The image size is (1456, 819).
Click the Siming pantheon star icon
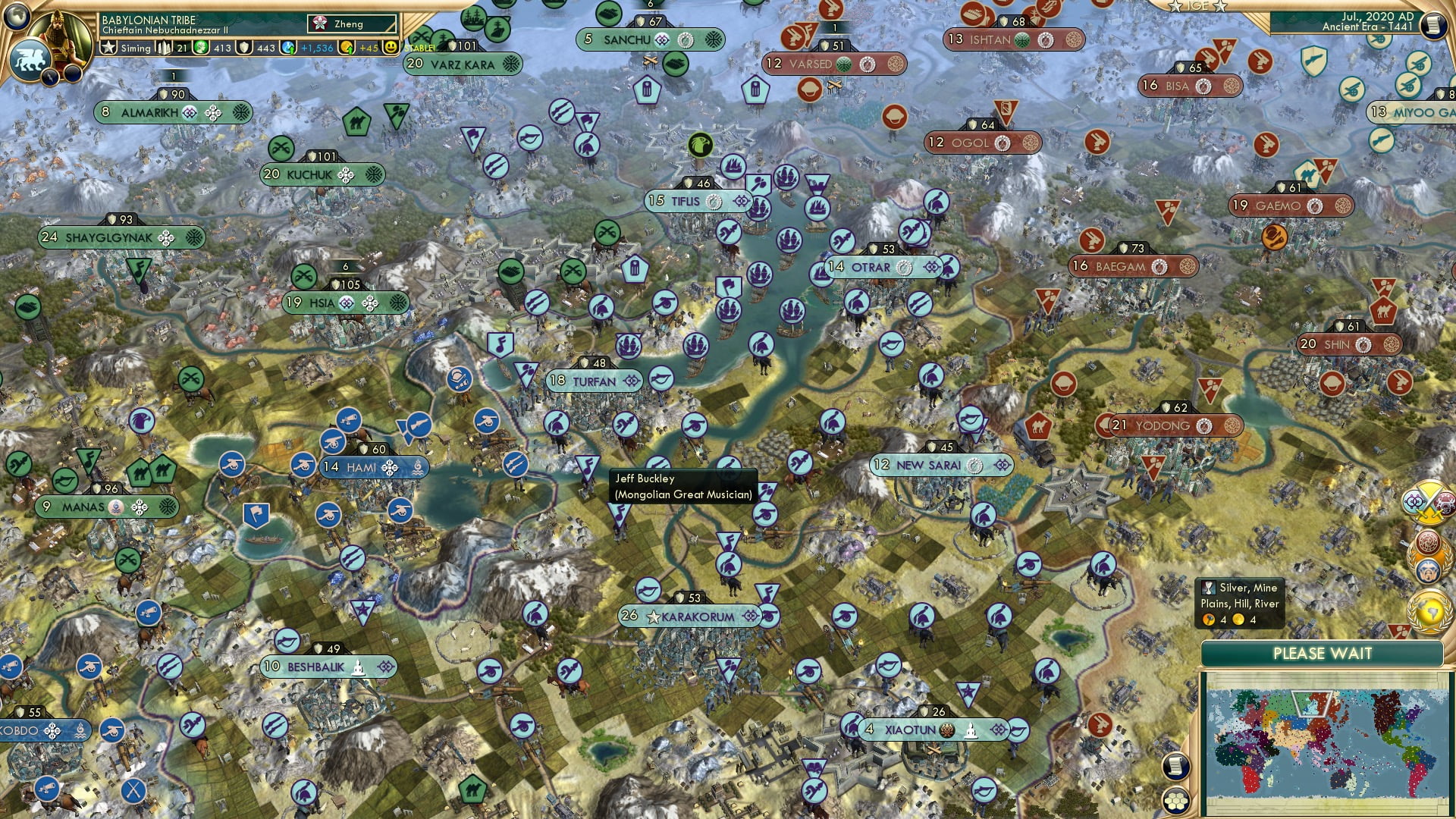pos(107,47)
